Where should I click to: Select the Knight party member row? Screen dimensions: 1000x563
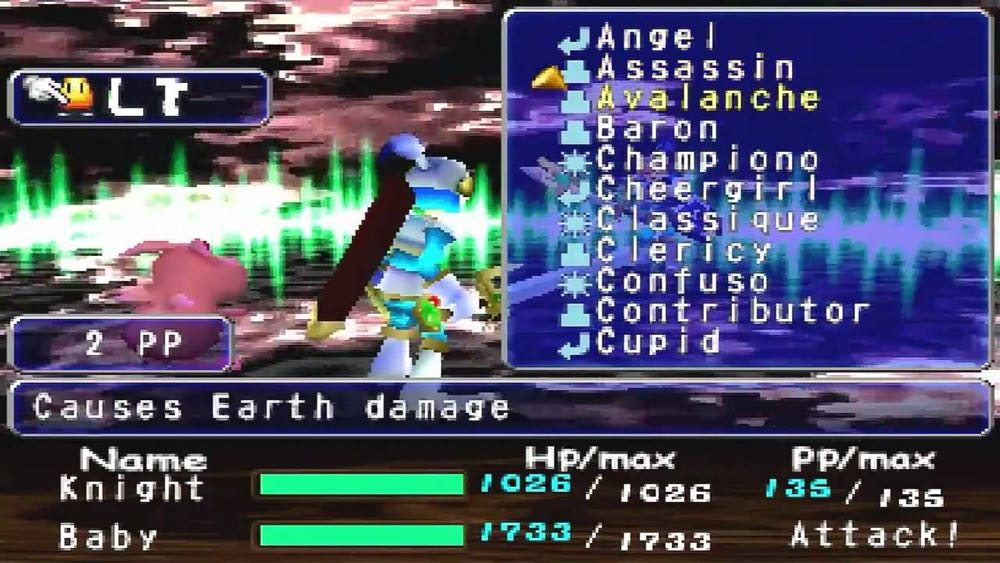click(x=132, y=488)
